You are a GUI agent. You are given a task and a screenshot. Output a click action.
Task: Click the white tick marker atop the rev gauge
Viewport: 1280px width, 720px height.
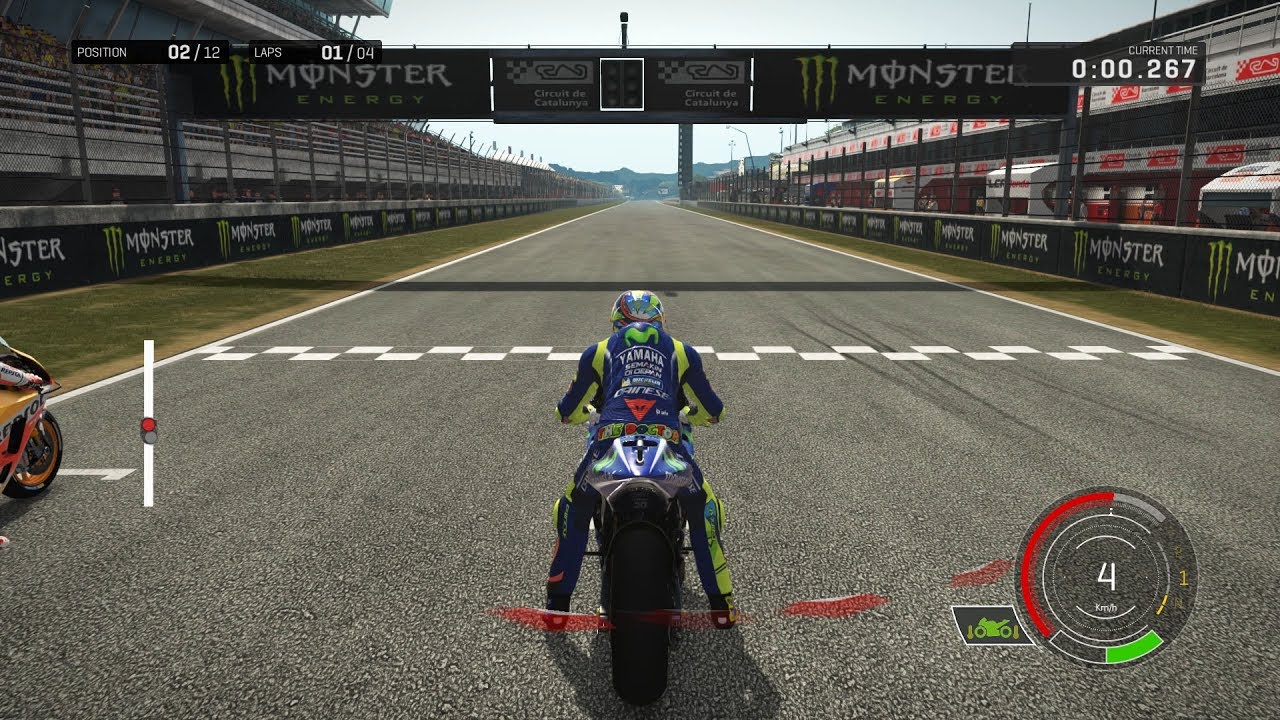tap(1110, 509)
